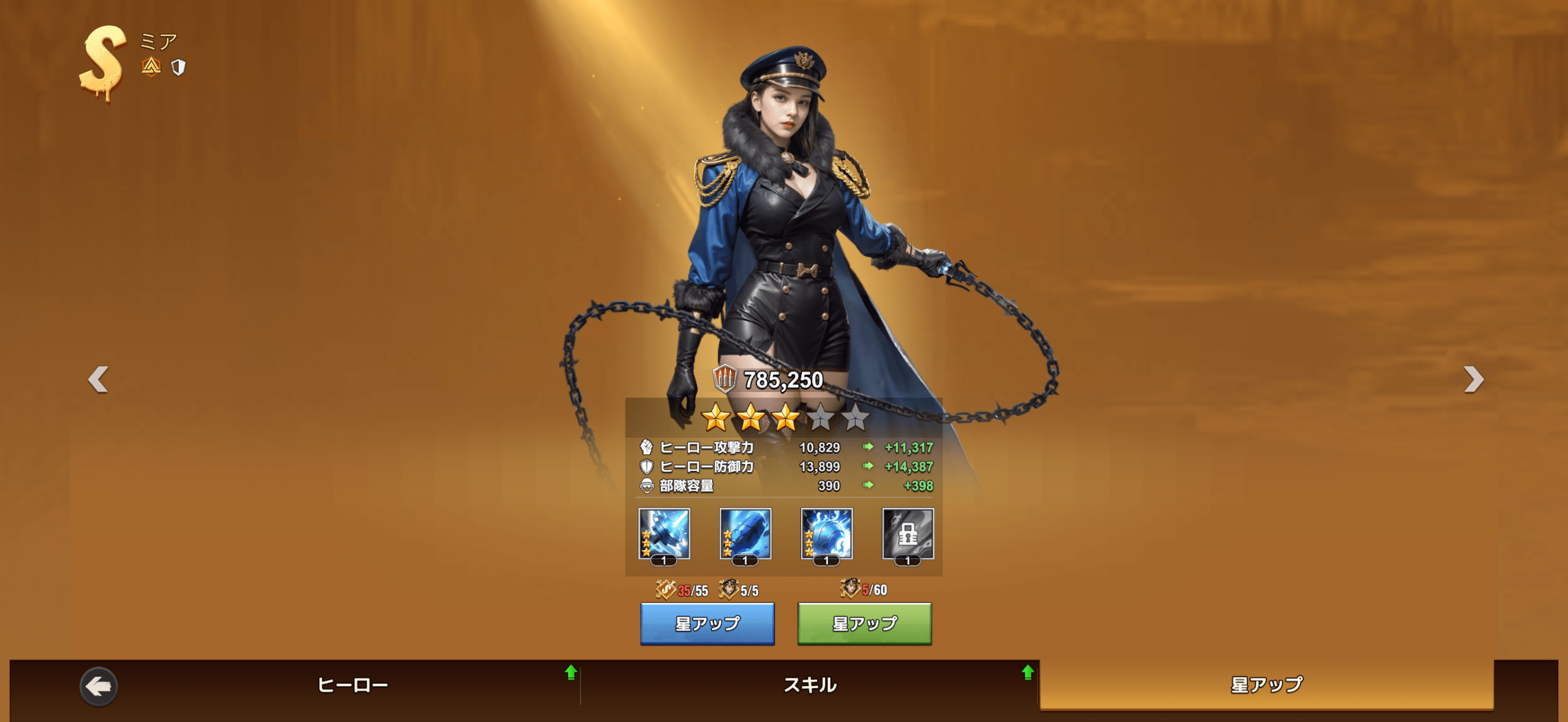Go back with the round arrow button
The image size is (1568, 722).
[99, 686]
